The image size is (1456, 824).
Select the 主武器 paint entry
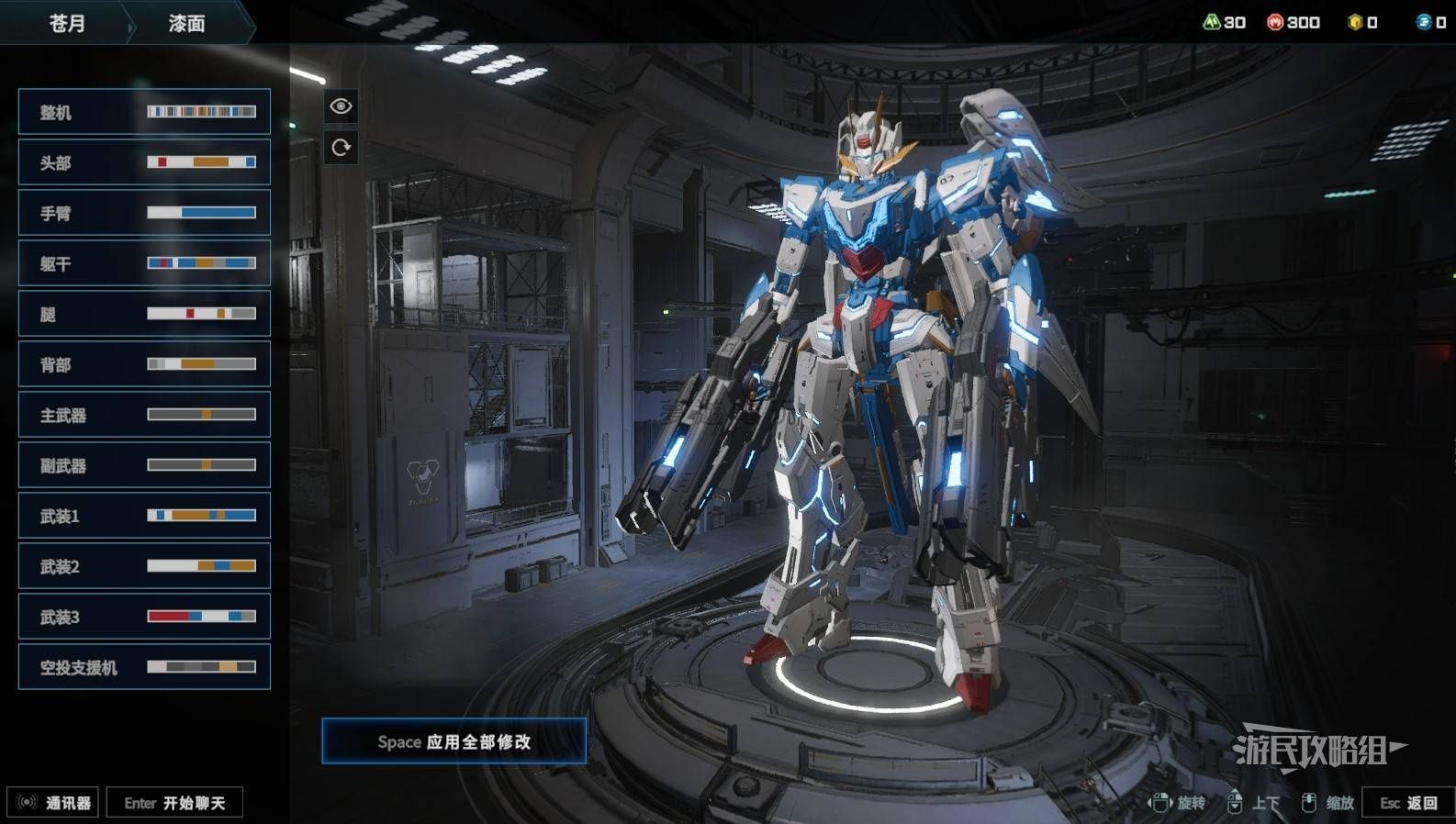pos(144,415)
